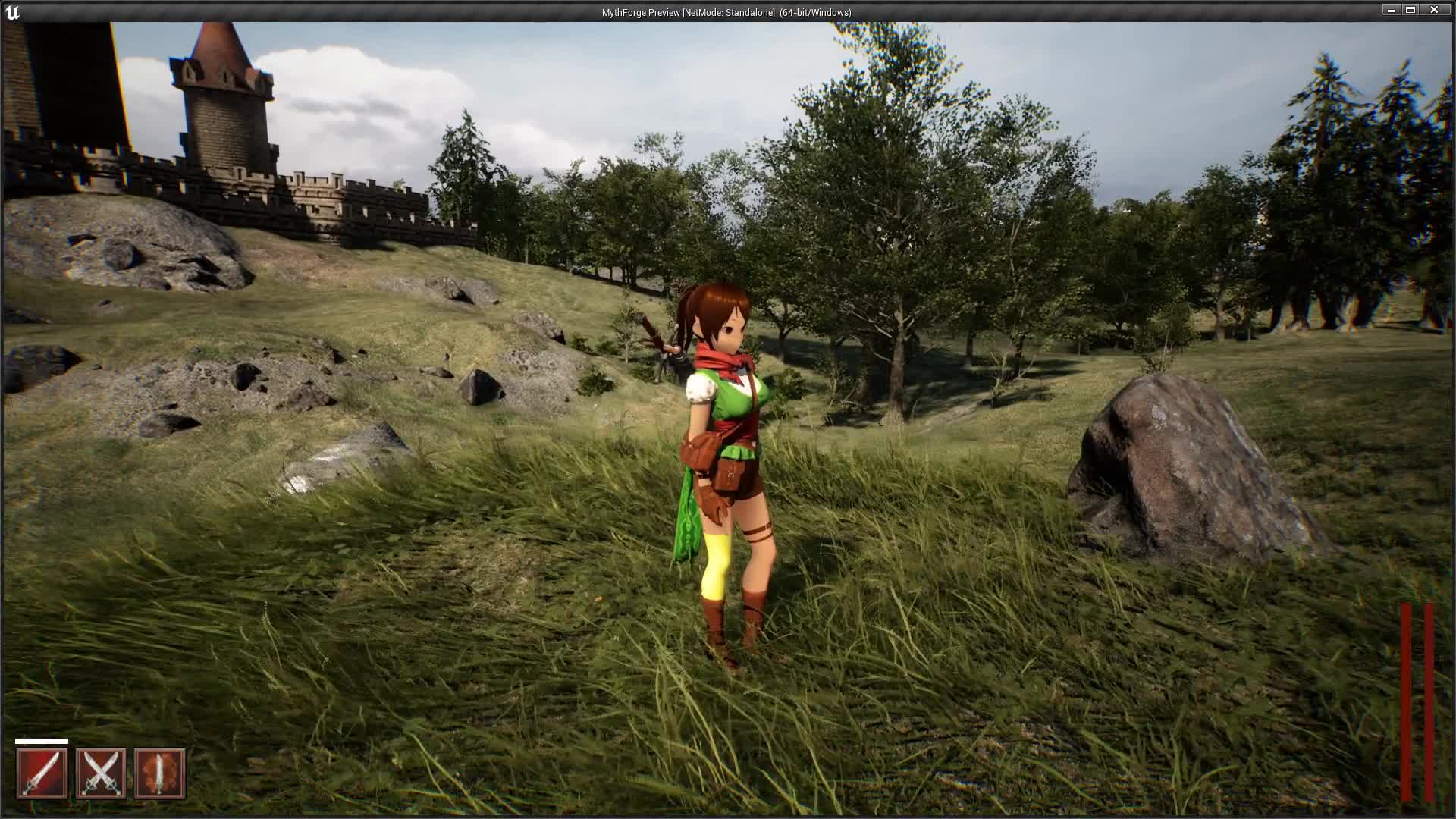Minimize the MythForge Preview window
Screen dimensions: 1456x819
coord(1392,10)
